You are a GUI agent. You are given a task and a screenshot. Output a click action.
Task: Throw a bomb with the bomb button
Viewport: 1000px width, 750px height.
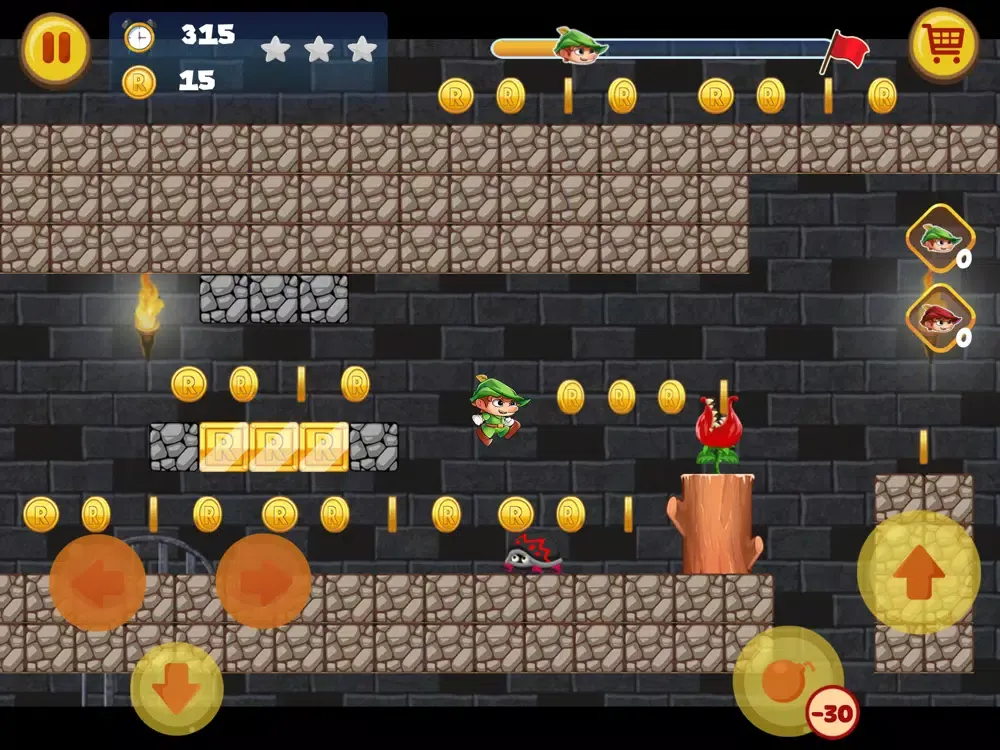787,681
